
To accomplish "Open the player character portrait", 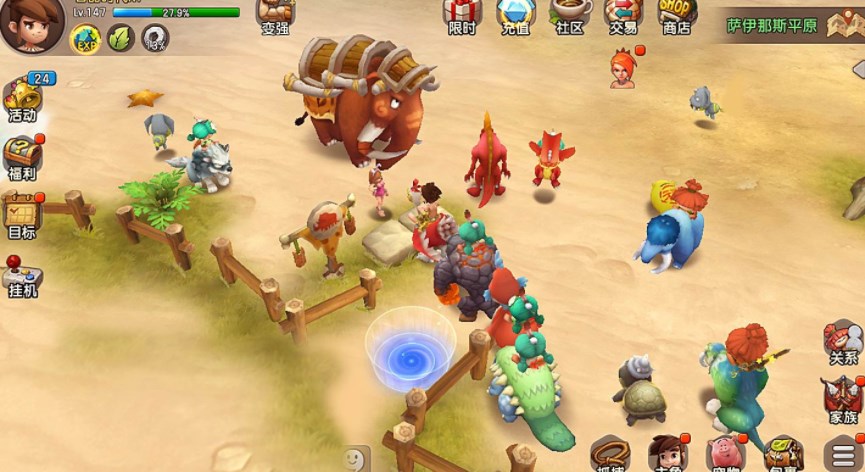I will click(32, 24).
